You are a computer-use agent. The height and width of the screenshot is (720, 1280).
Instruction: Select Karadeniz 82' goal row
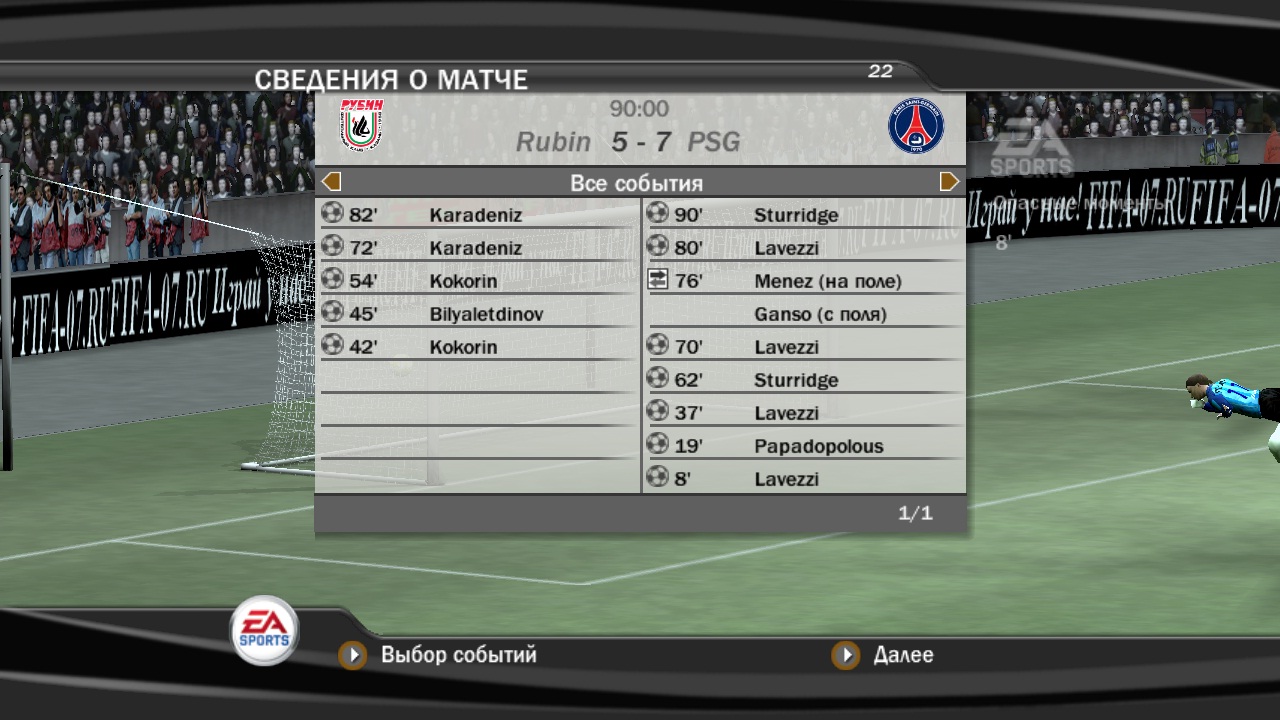(476, 215)
